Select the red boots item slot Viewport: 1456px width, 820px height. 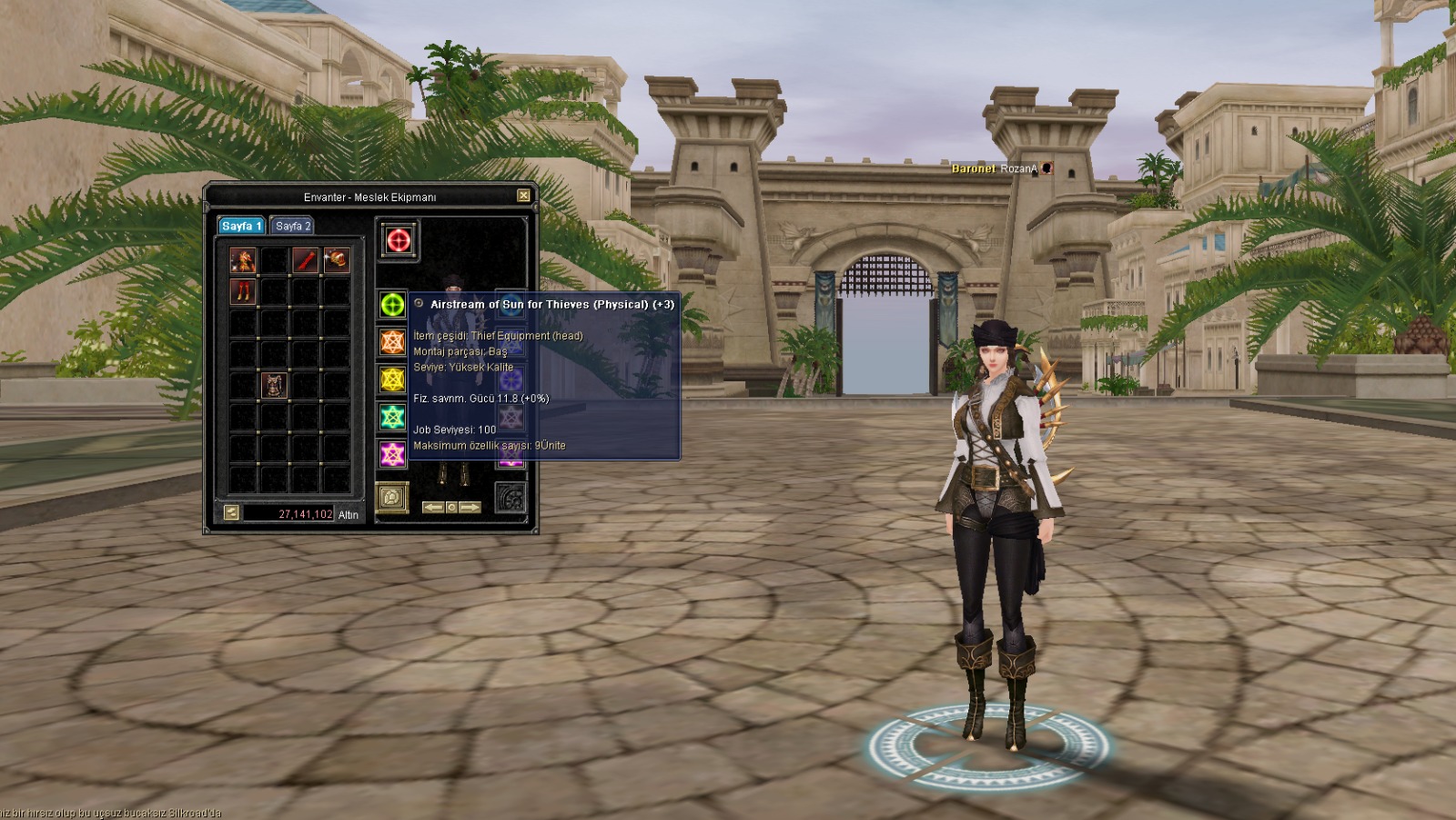click(242, 292)
